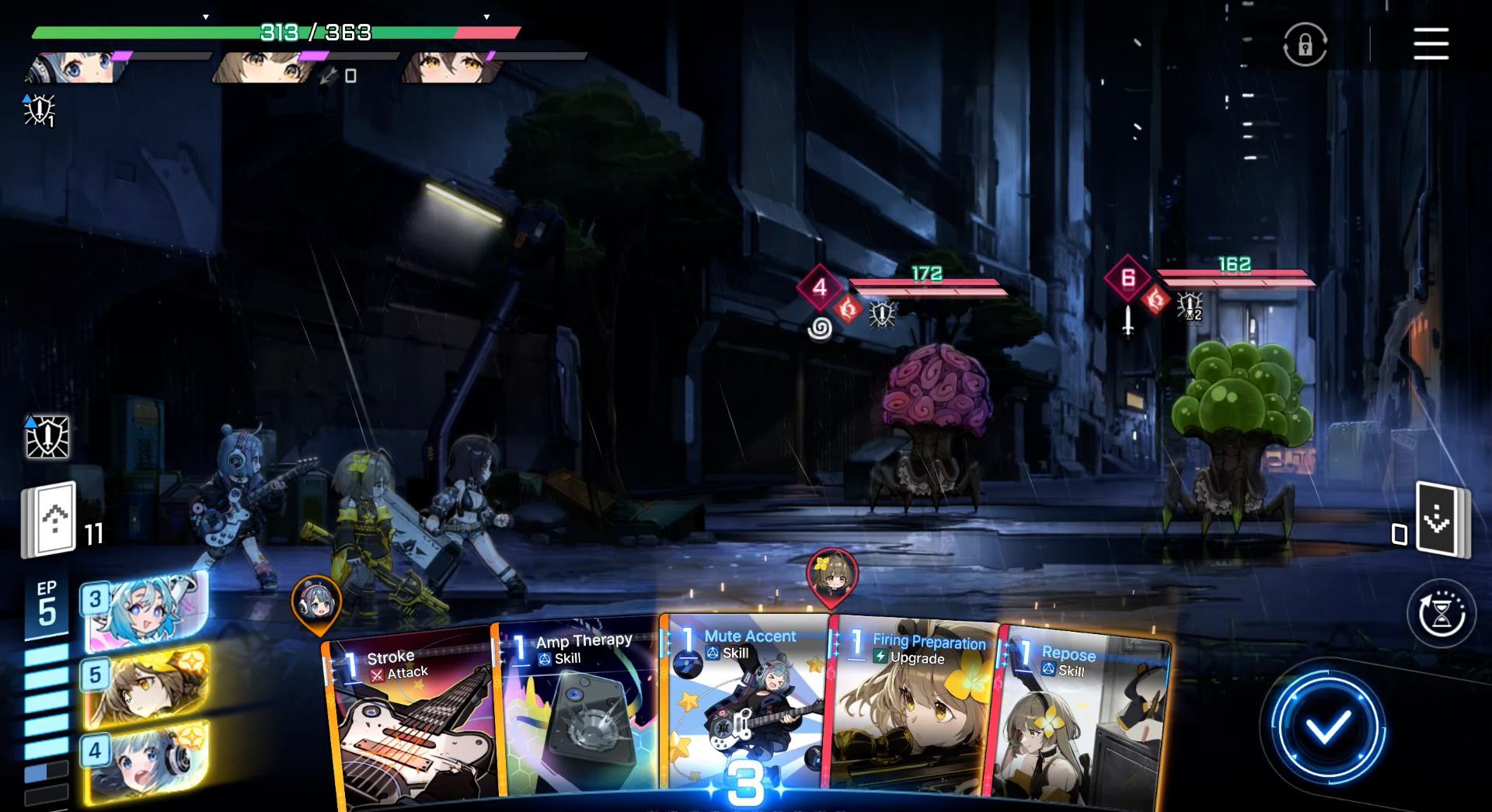Open the hamburger menu
The image size is (1492, 812).
tap(1431, 44)
